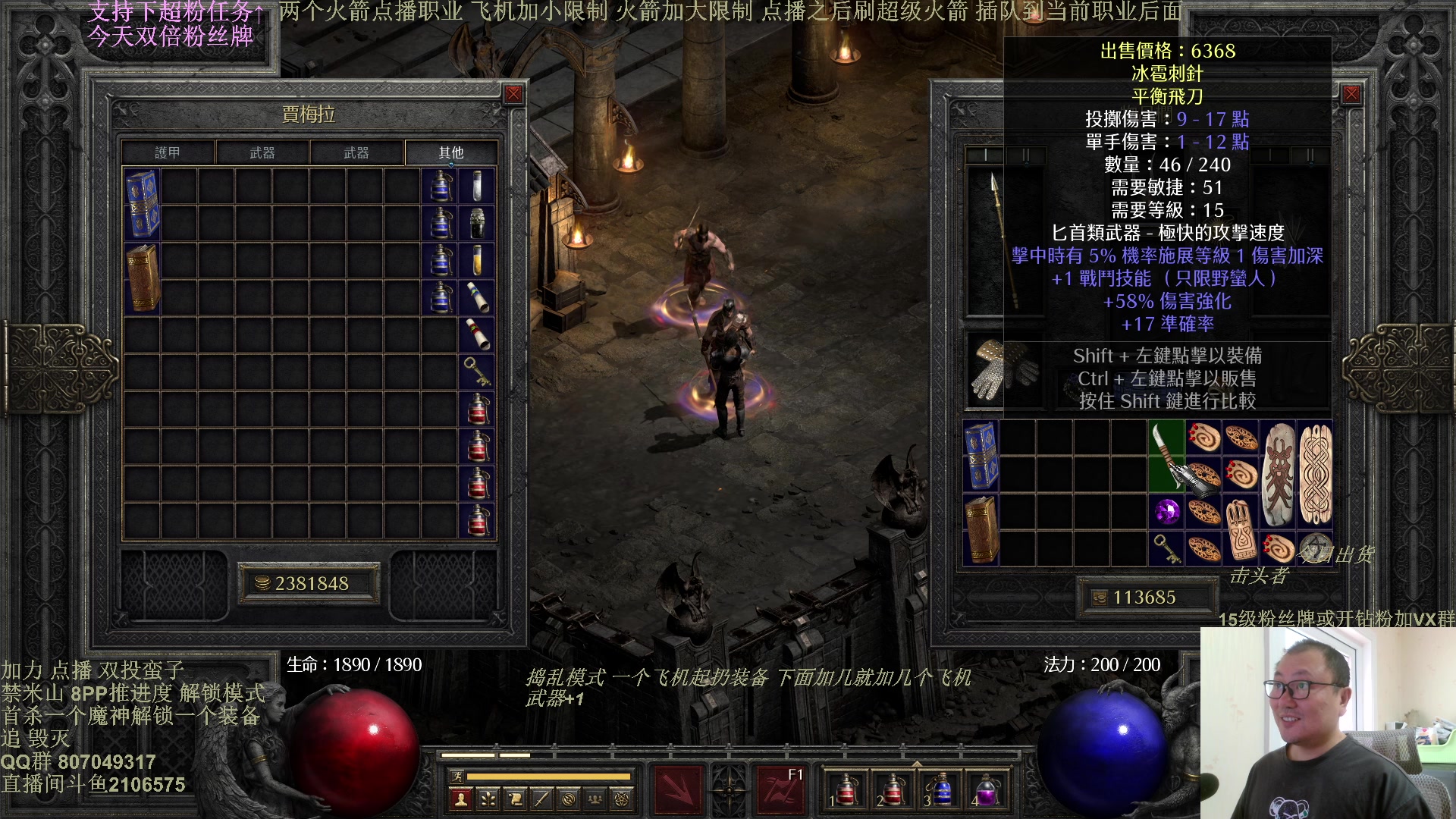Screen dimensions: 1456x819
Task: Select the vendor's blue-banded scroll
Action: (x=477, y=297)
